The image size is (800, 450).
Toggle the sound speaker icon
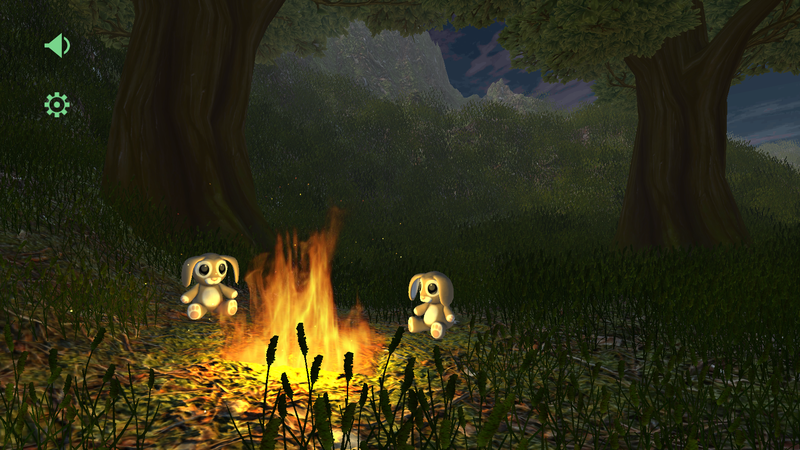click(x=57, y=45)
